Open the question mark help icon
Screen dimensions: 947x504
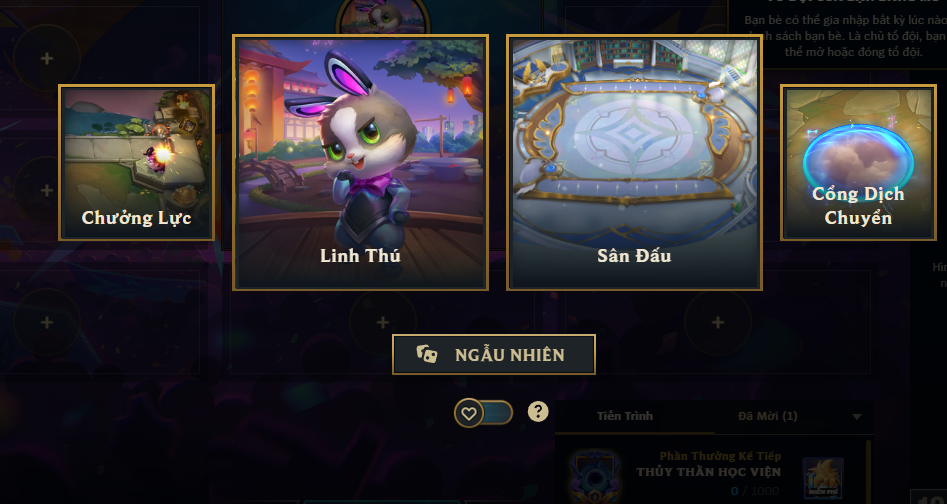pos(538,411)
